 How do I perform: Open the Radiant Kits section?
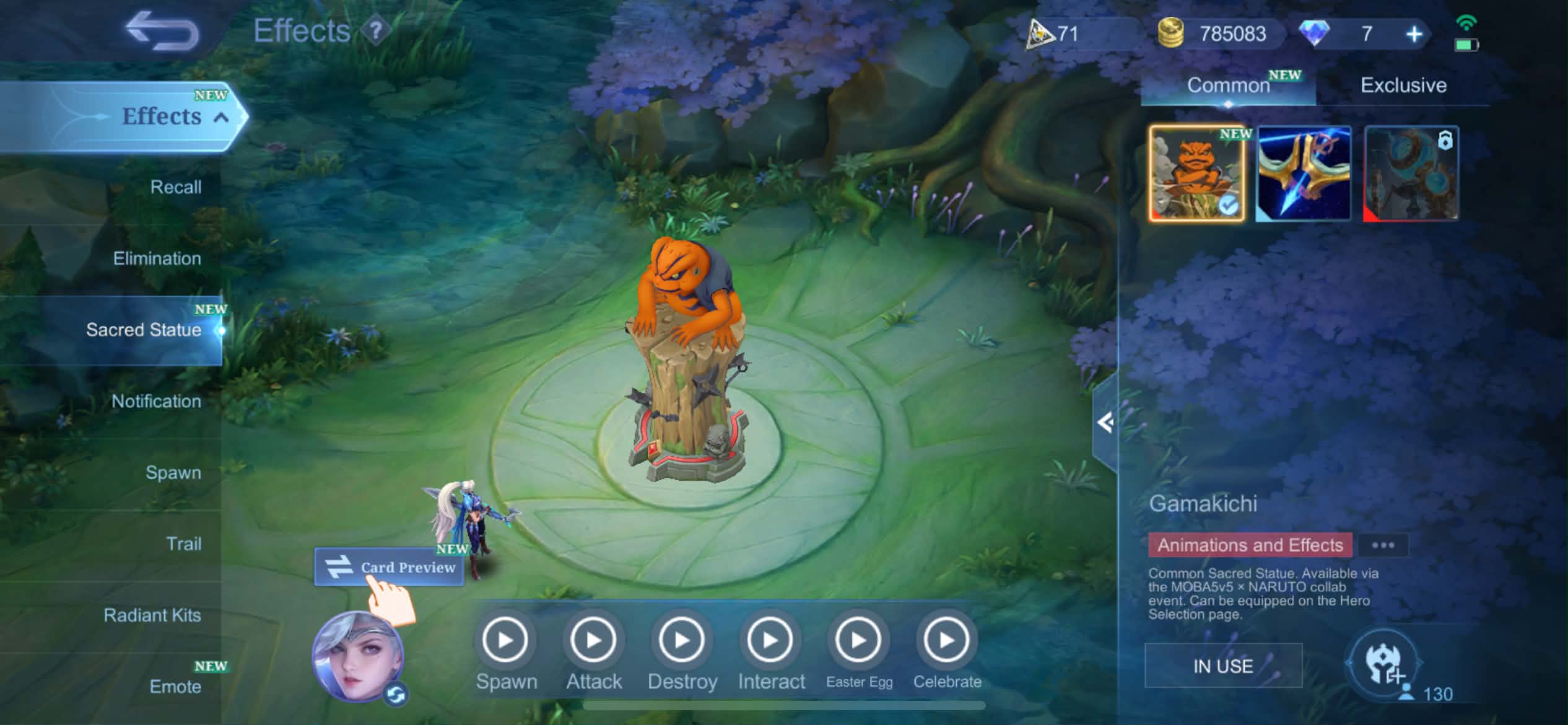(152, 615)
